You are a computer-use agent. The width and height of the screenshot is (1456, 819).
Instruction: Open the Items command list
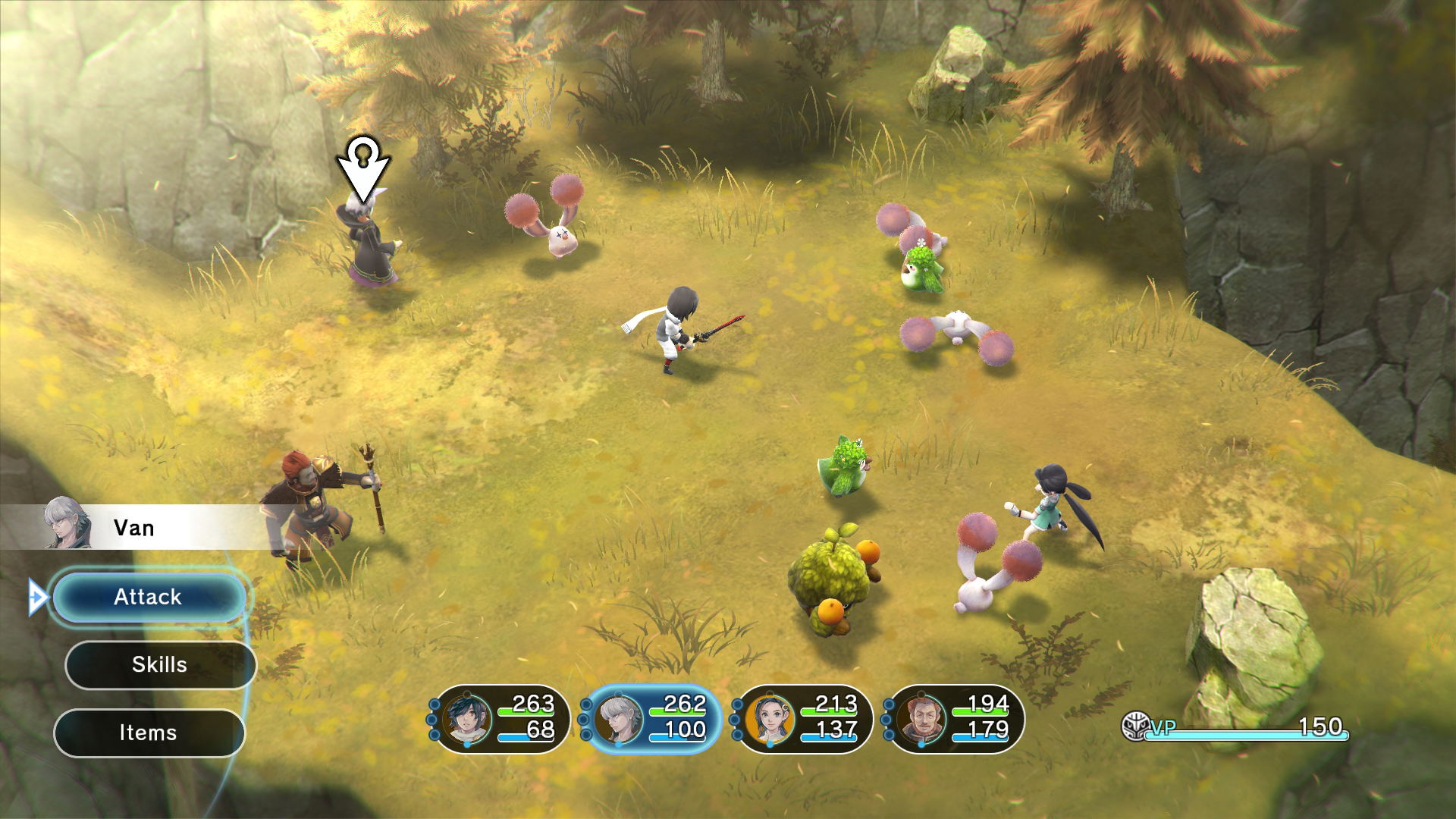149,732
